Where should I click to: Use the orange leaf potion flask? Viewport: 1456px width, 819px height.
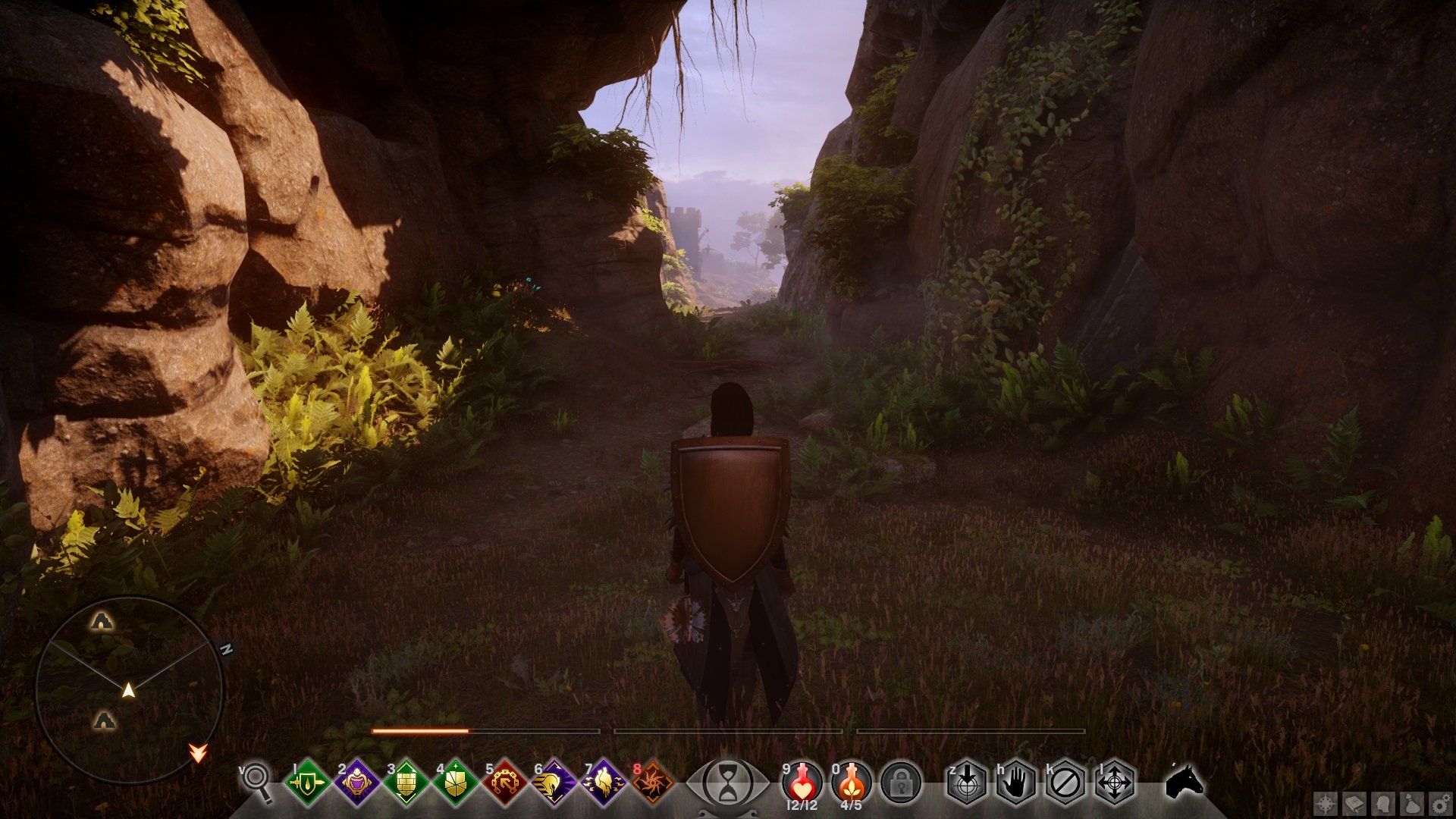[851, 781]
